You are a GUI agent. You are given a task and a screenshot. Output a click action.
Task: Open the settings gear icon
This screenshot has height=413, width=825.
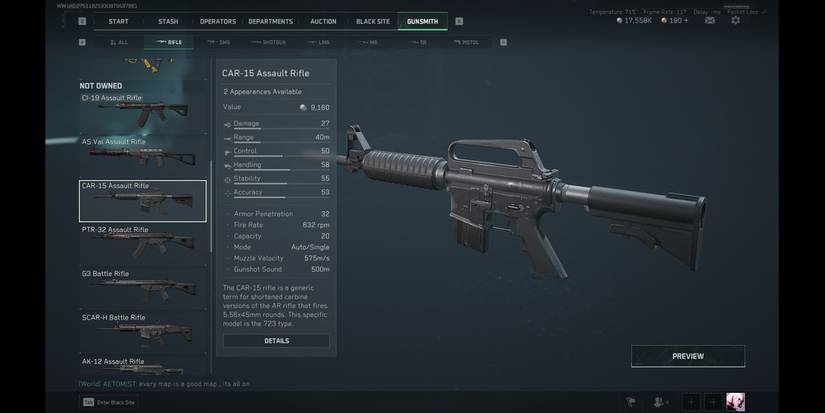click(x=736, y=20)
